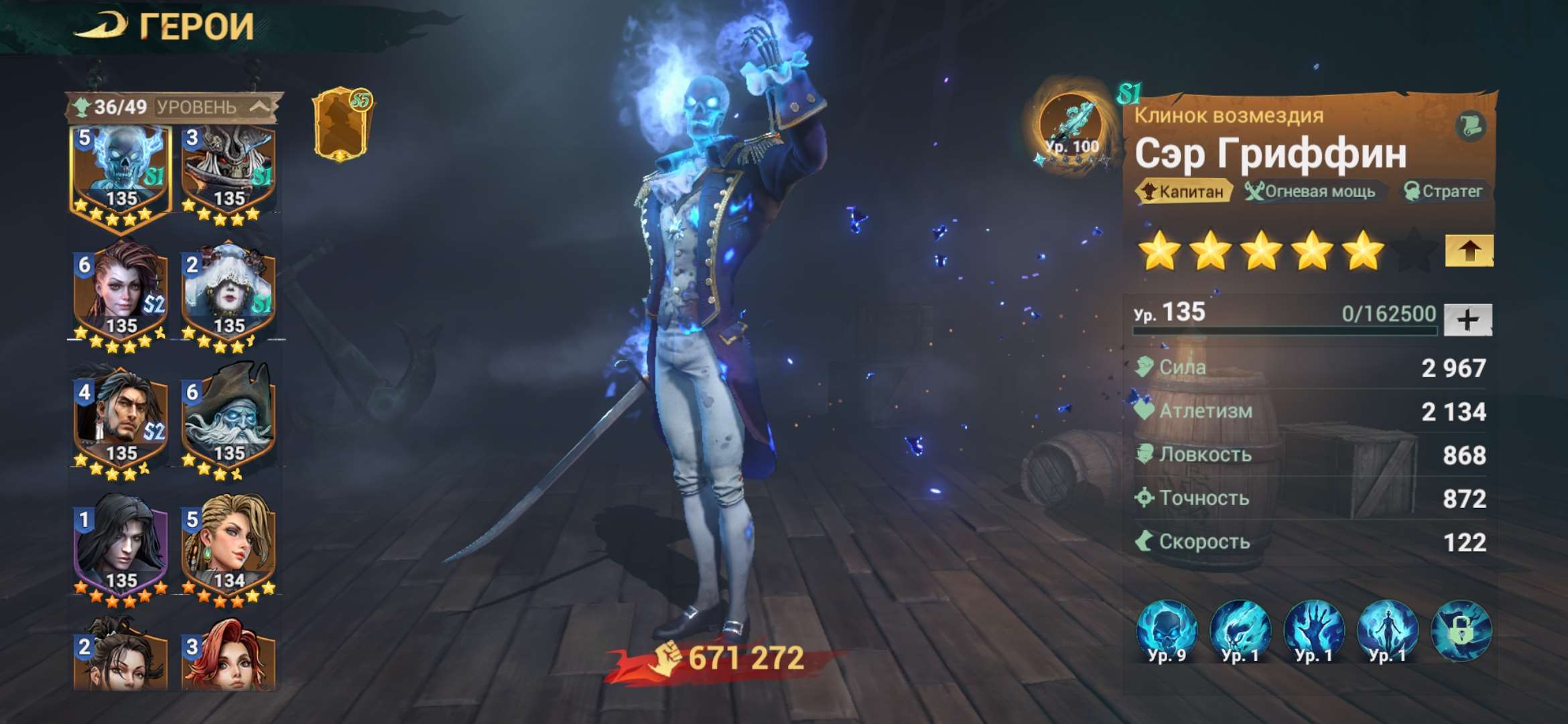1568x724 pixels.
Task: Add experience with the plus button
Action: [1467, 319]
